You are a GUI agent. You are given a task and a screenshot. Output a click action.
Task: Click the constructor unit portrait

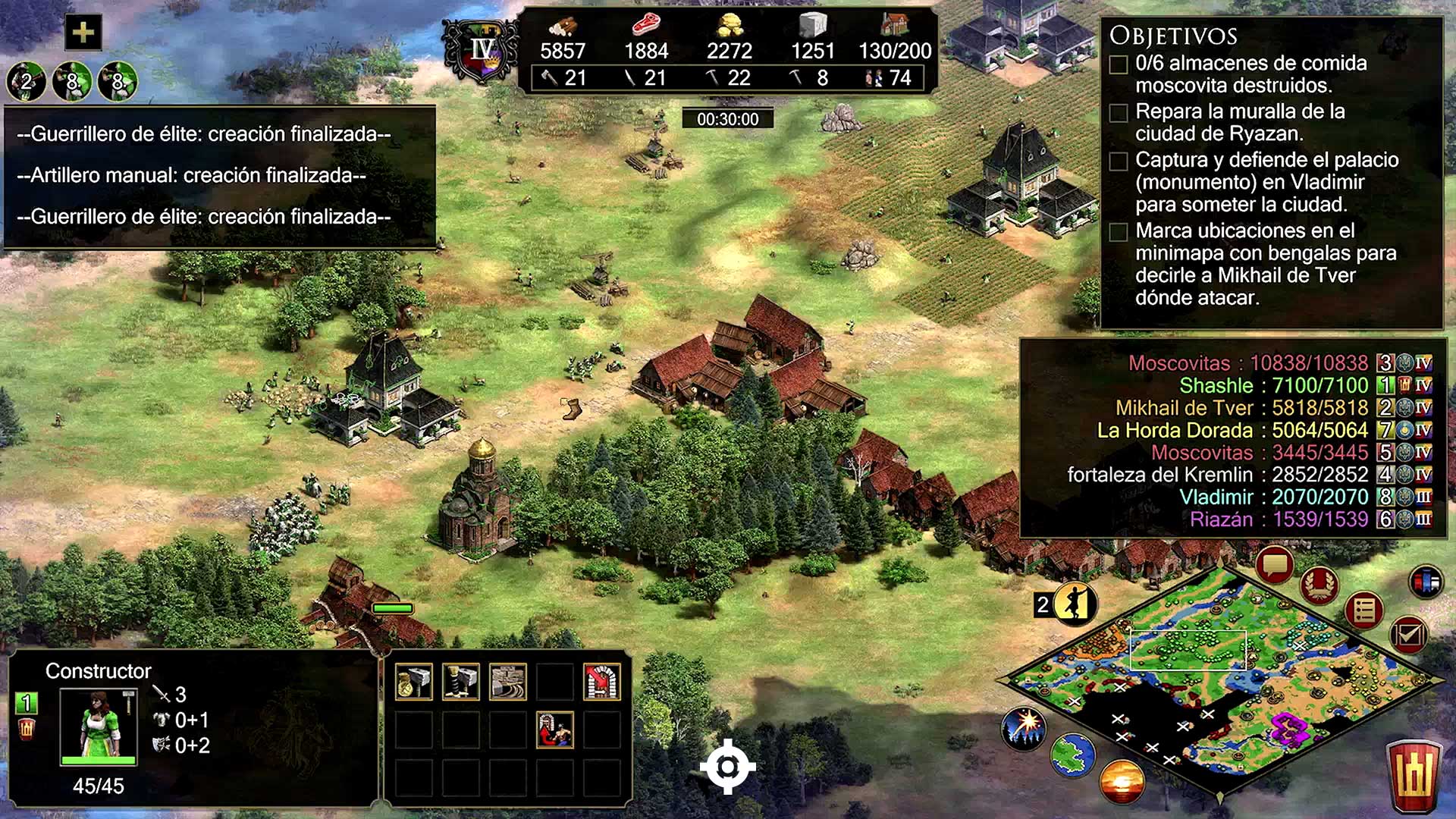[x=99, y=726]
